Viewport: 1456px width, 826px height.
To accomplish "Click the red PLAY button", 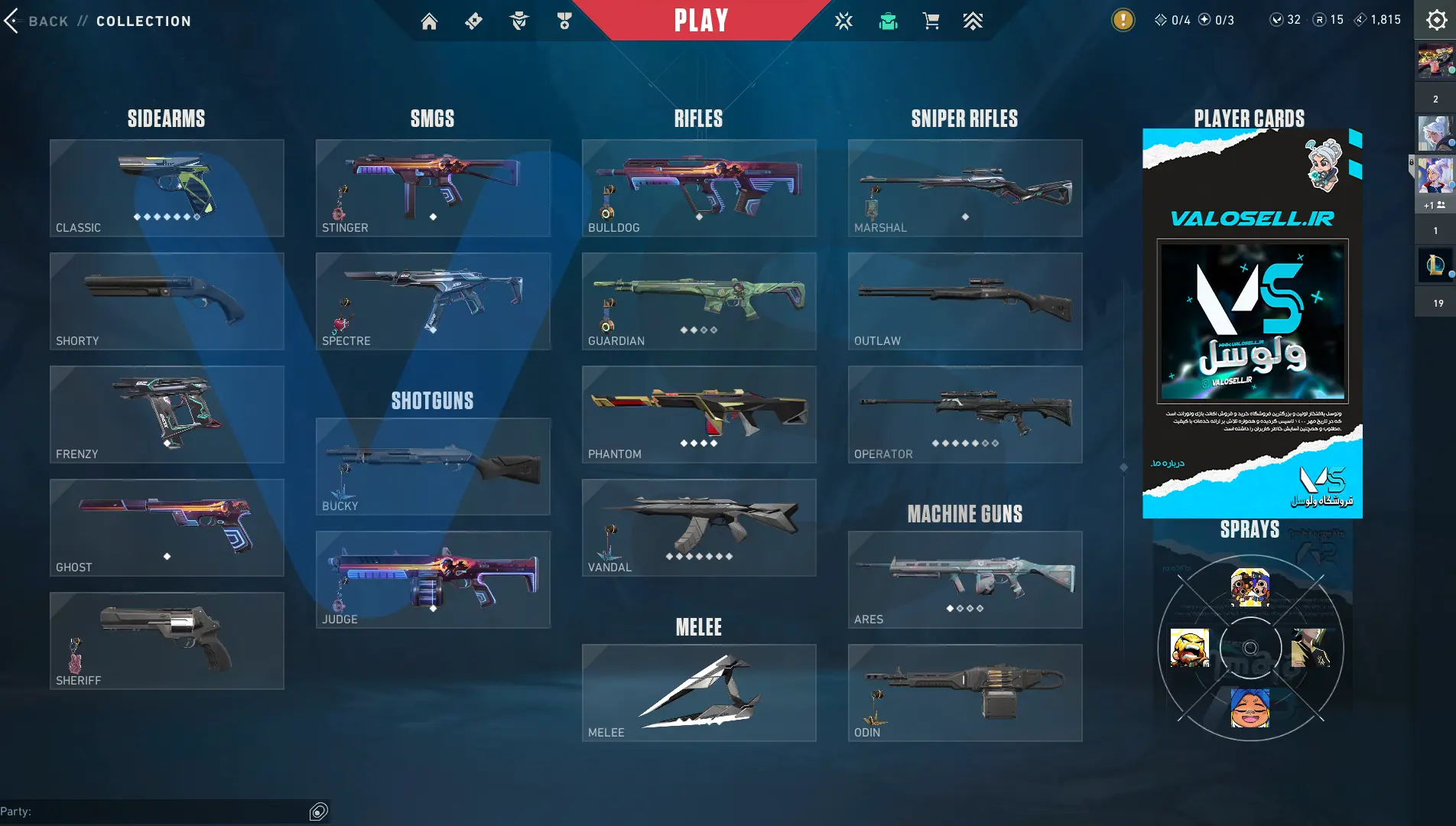I will coord(700,21).
